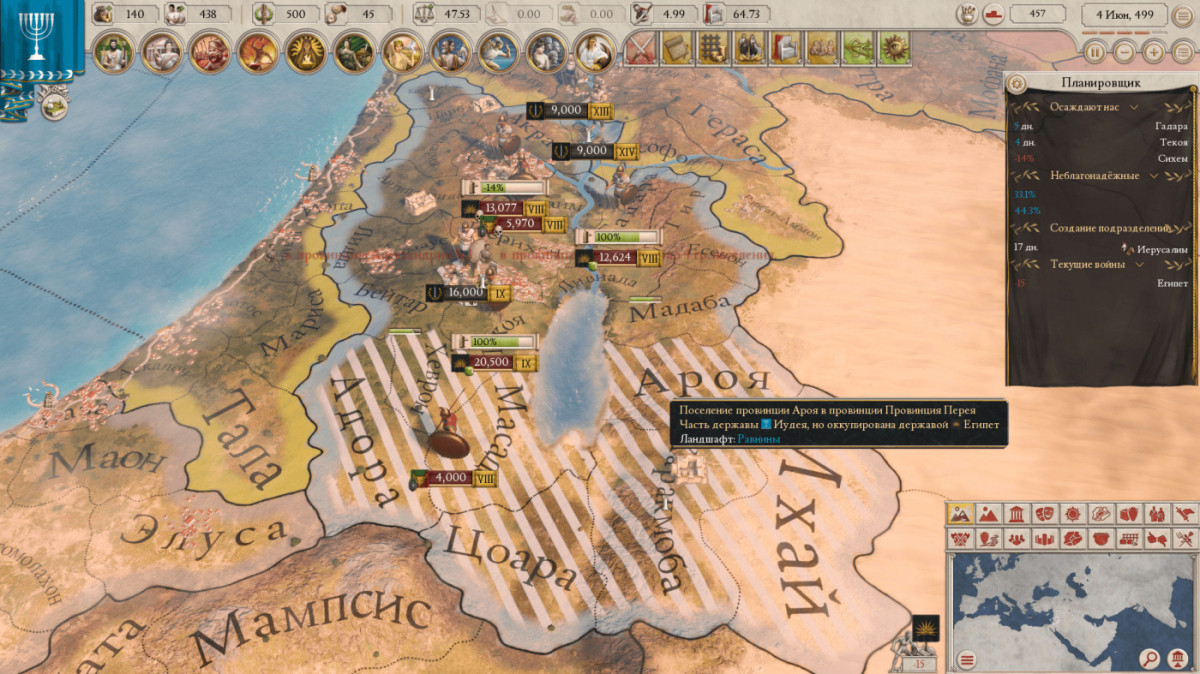Switch to the map mode with temple icon

click(x=1016, y=514)
